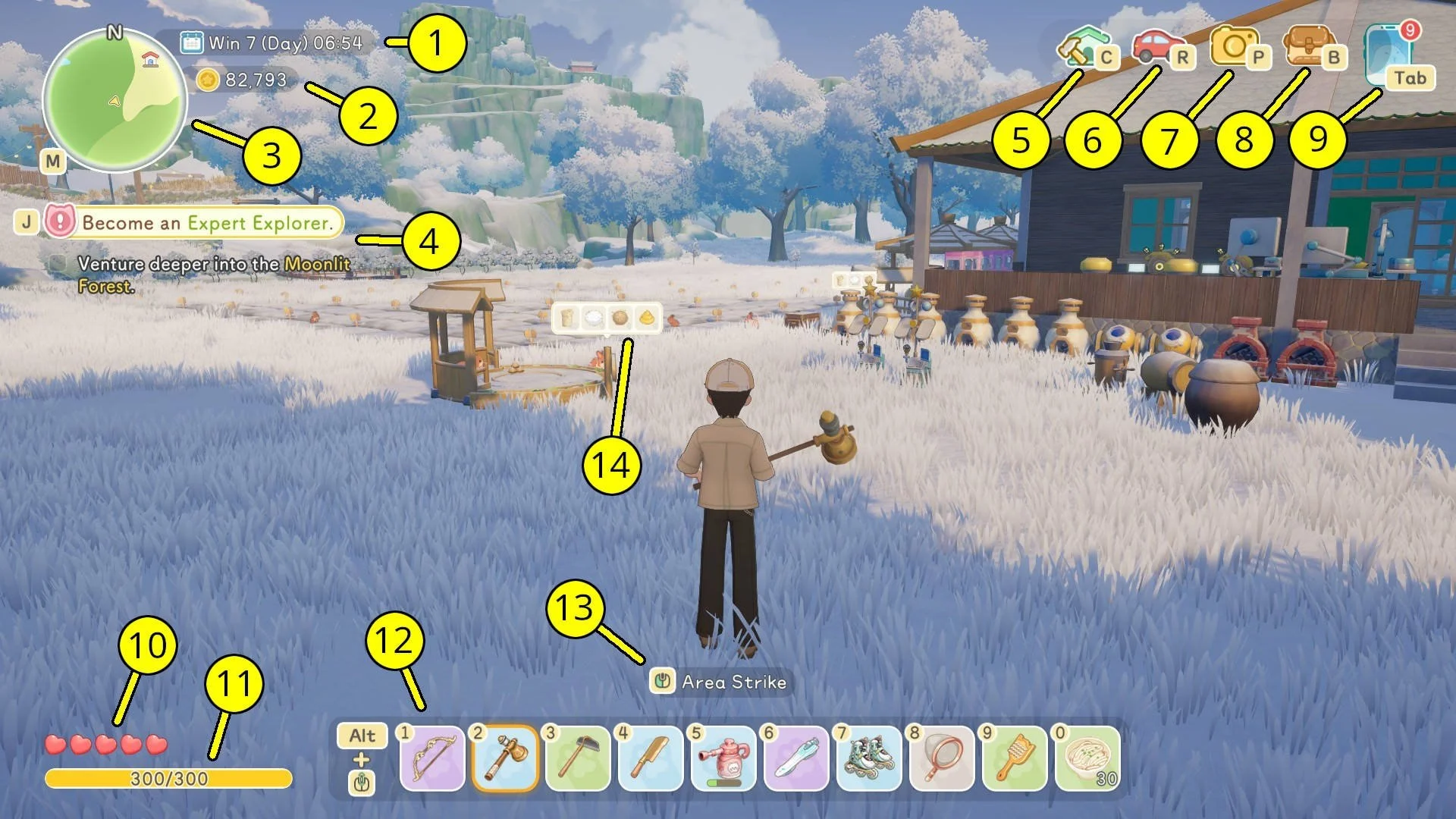The height and width of the screenshot is (819, 1456).
Task: Select the axe in hotbar slot 2
Action: pyautogui.click(x=505, y=758)
